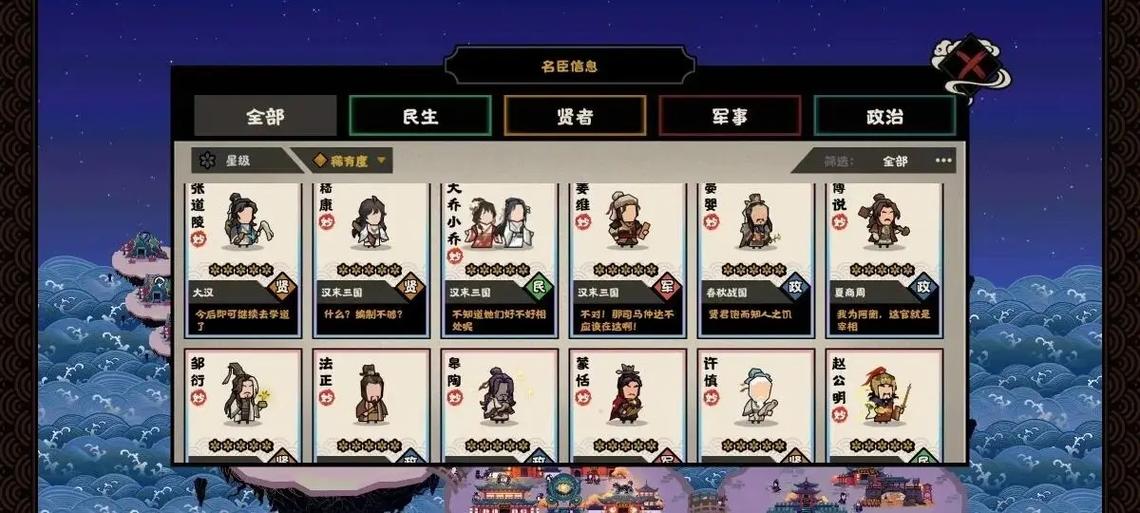The height and width of the screenshot is (513, 1140).
Task: Show the 军事 category tab
Action: pos(730,116)
